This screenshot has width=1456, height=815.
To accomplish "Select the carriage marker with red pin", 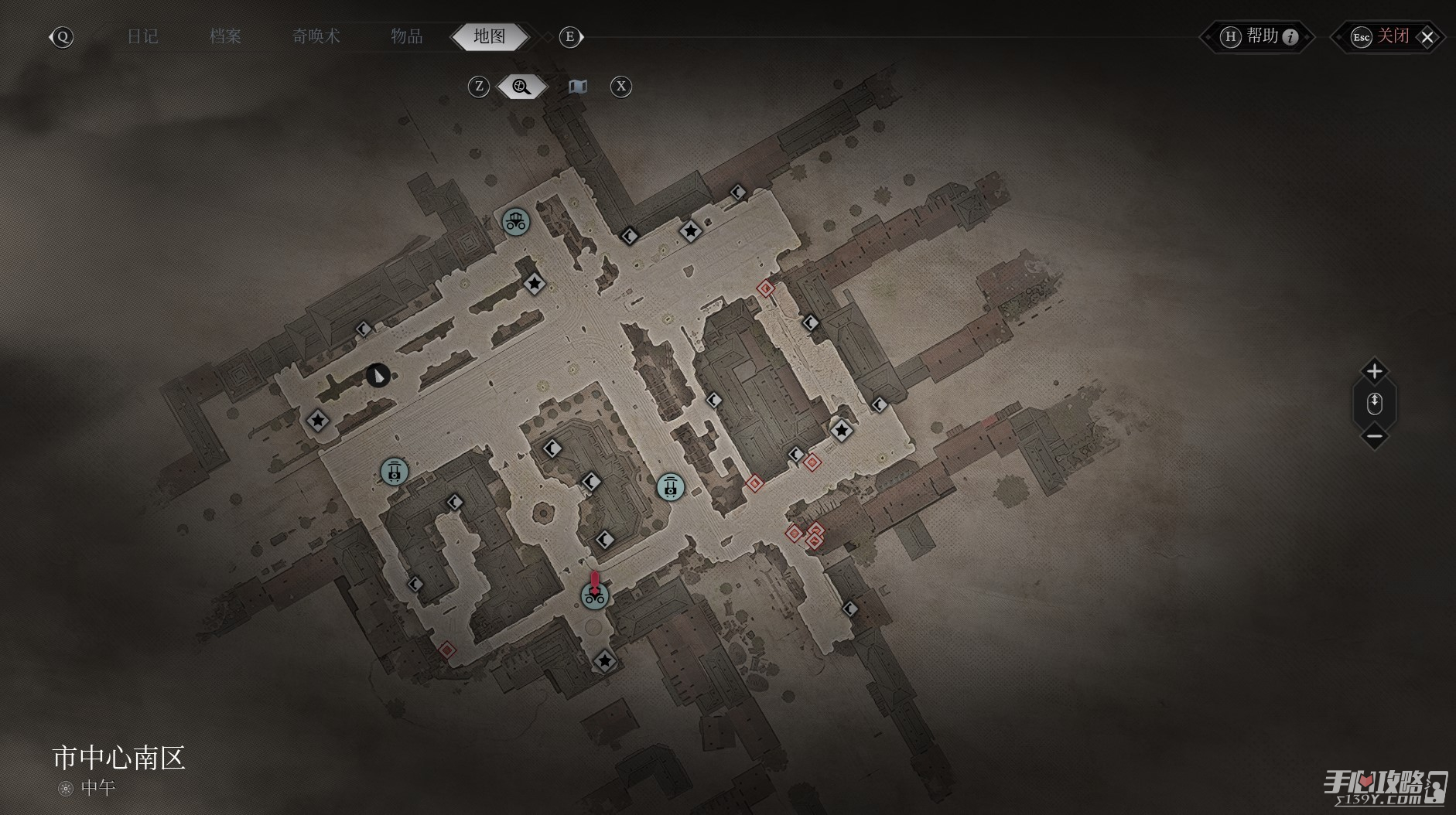I will coord(594,595).
